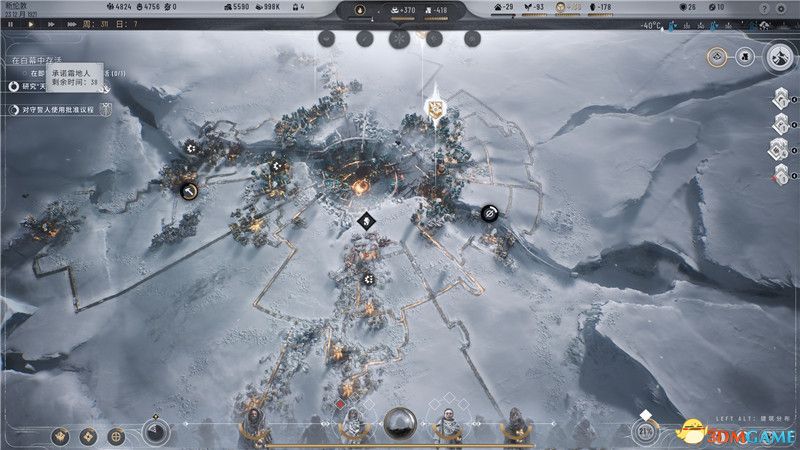Click the snowflake speed control under the heat panel
This screenshot has height=450, width=800.
coord(396,38)
